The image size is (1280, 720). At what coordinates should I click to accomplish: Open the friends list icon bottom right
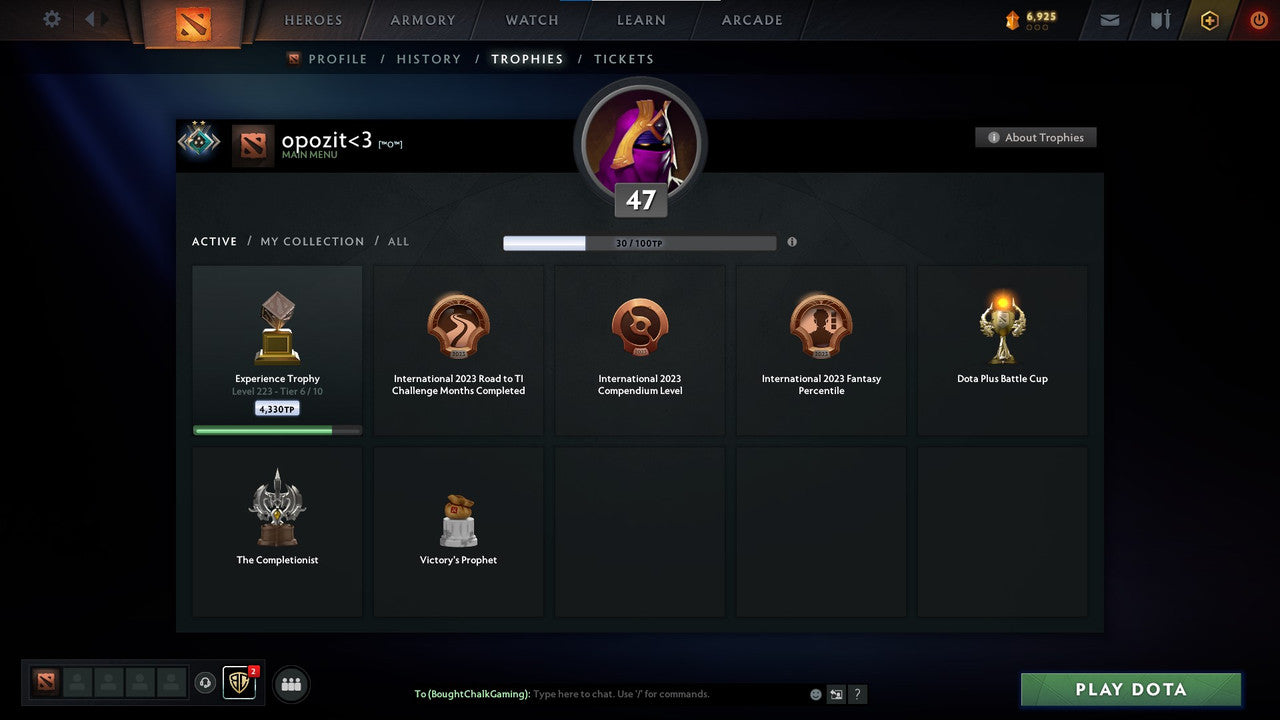(290, 684)
